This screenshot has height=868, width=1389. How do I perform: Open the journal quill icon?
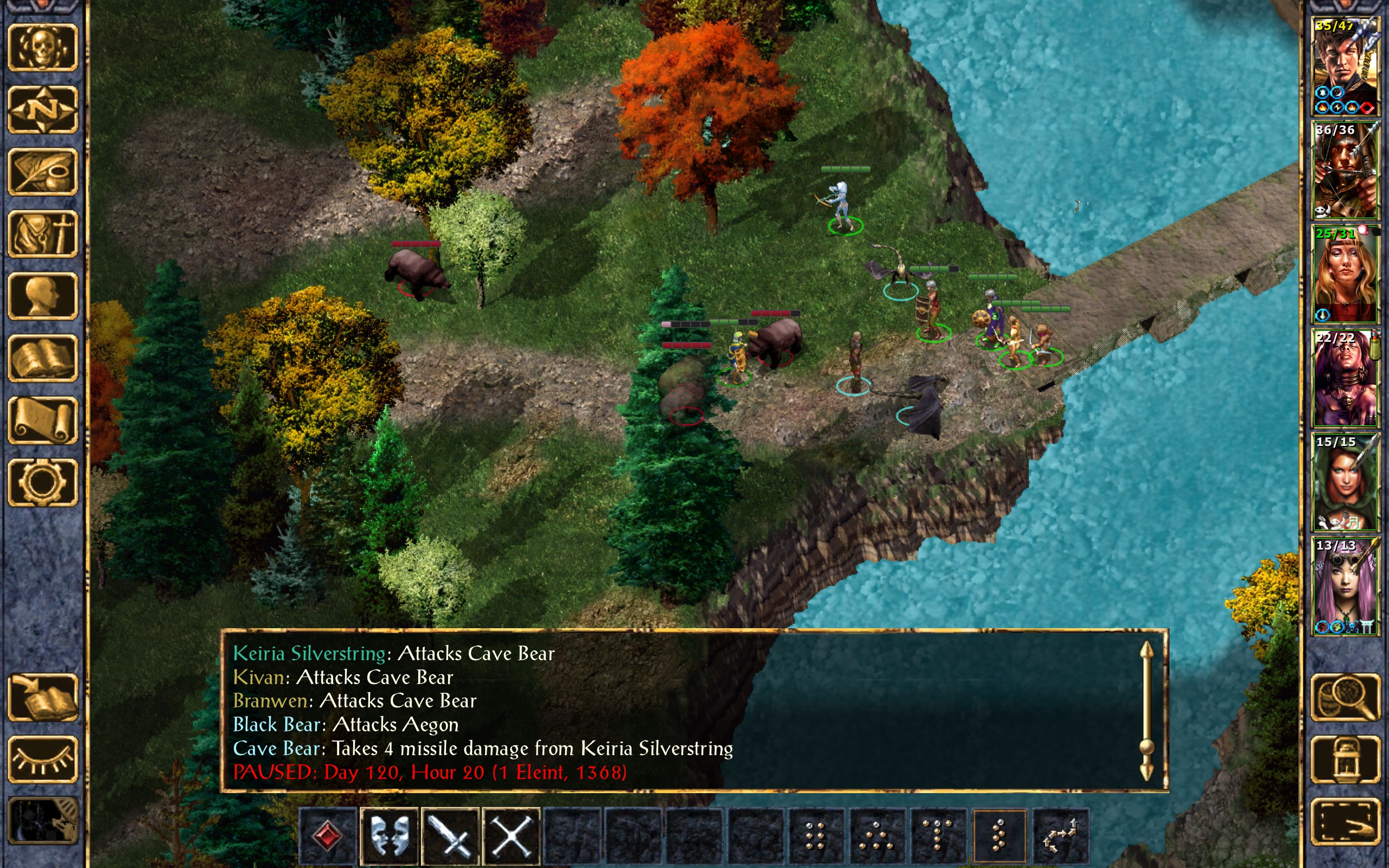(x=42, y=171)
